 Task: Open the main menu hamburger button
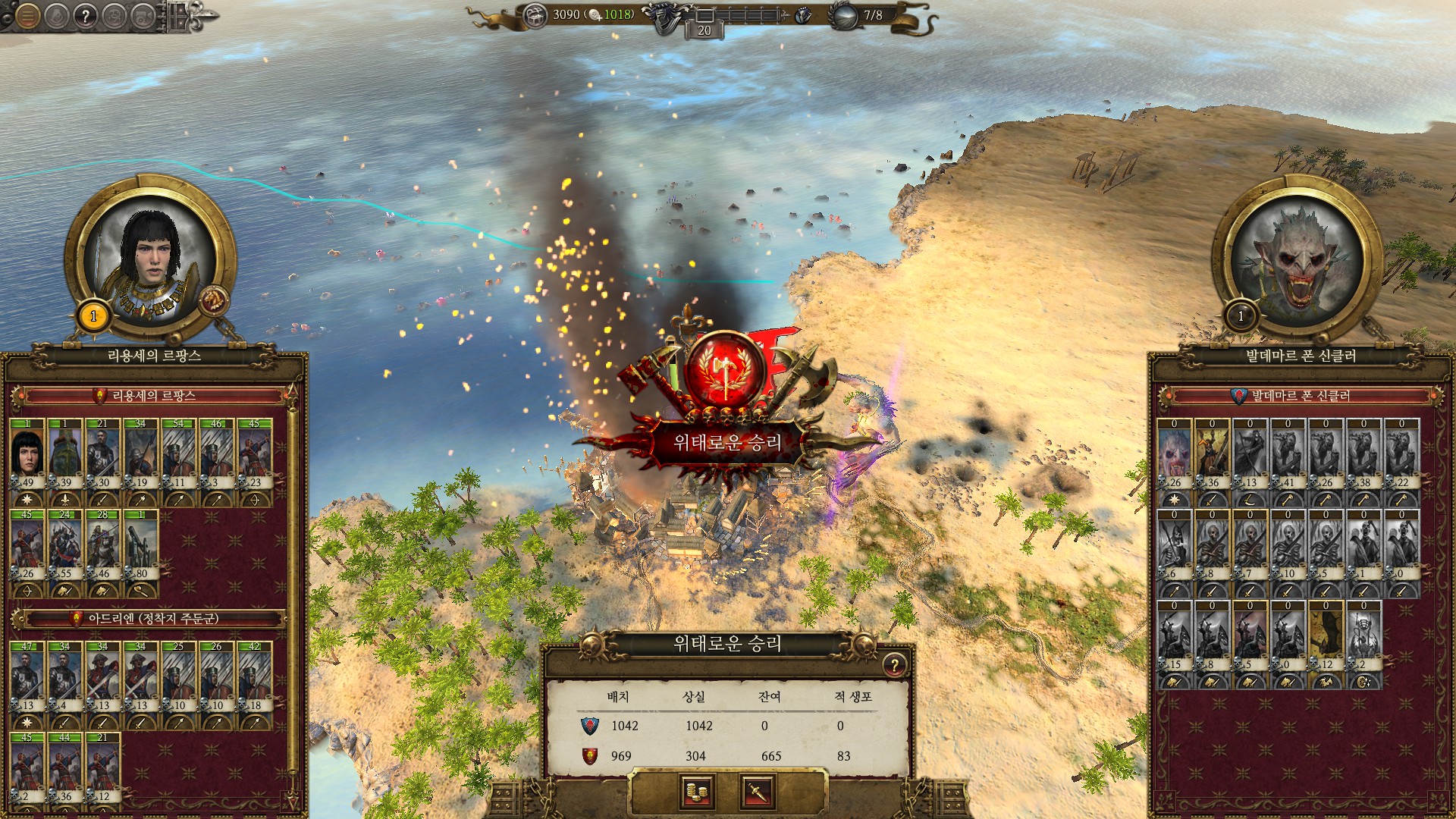point(27,16)
